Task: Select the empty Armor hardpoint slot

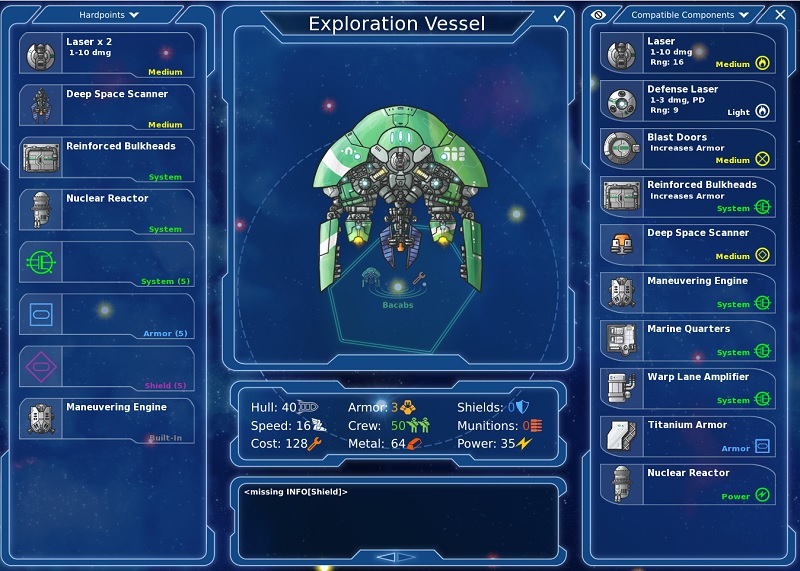Action: point(107,314)
